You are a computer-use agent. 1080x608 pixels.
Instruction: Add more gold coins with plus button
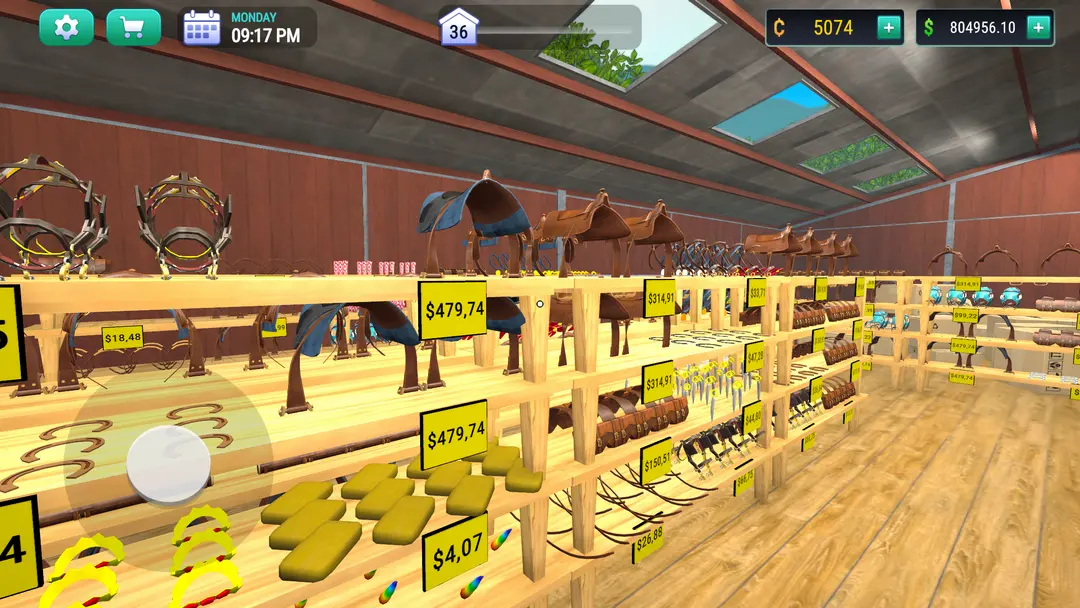coord(888,28)
